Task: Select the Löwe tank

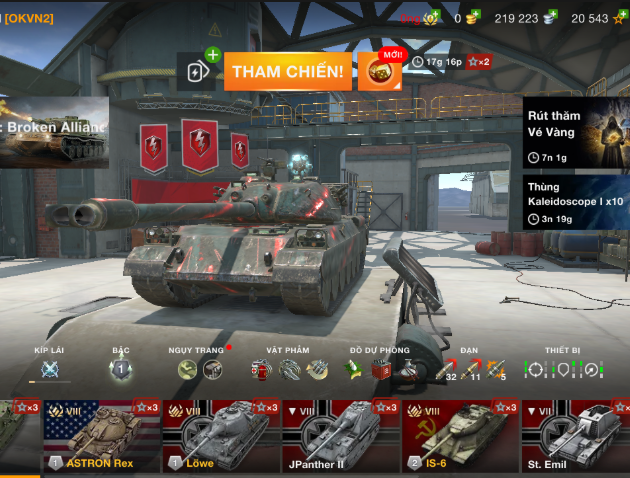Action: pos(221,436)
